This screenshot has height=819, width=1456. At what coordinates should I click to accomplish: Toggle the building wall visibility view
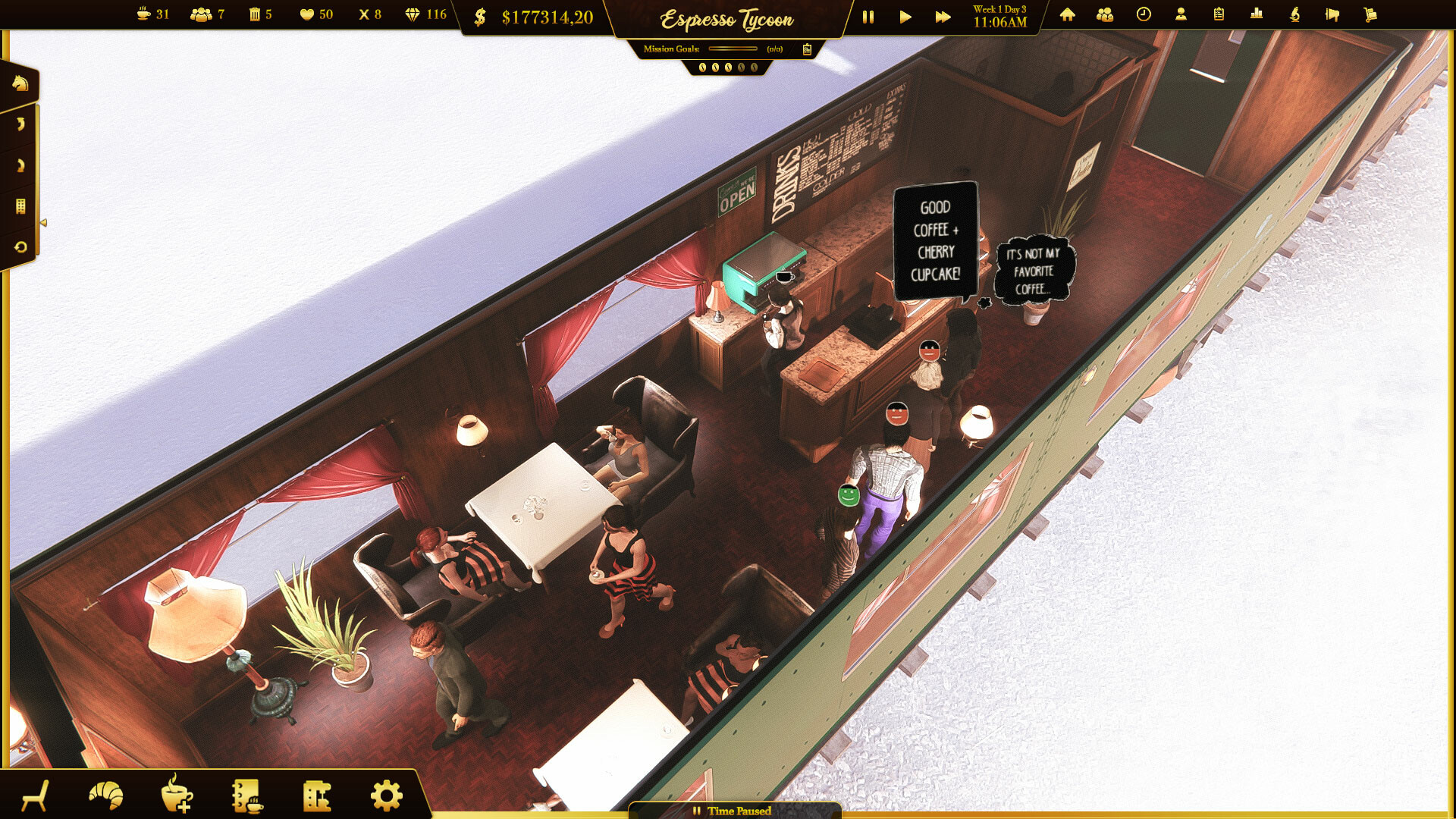click(21, 205)
